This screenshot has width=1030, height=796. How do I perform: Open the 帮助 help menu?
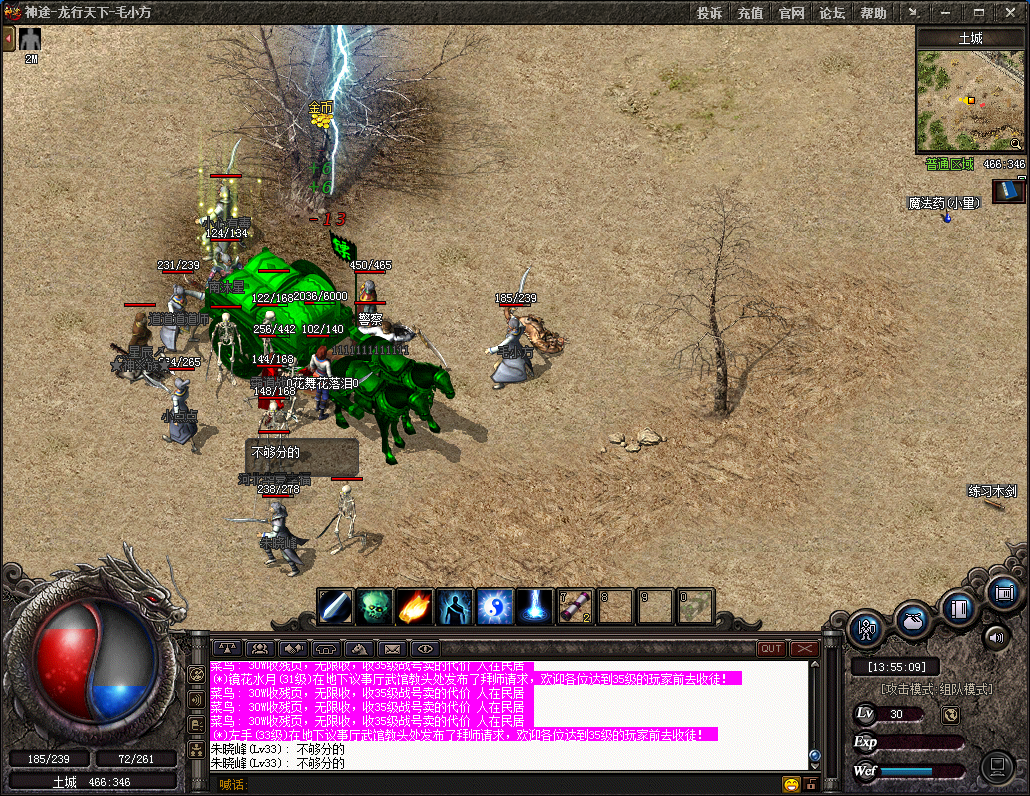[x=873, y=13]
